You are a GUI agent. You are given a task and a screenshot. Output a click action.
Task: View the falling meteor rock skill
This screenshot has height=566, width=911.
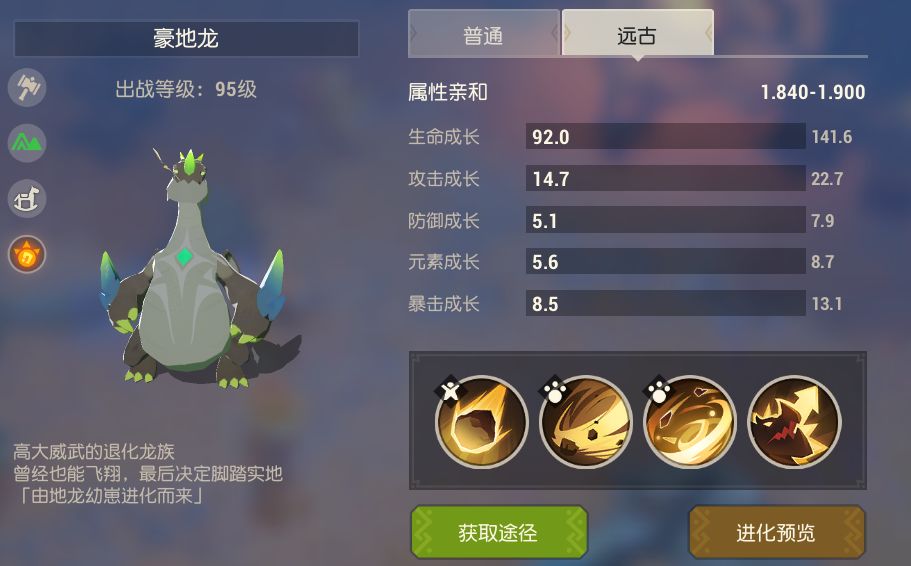click(x=482, y=422)
